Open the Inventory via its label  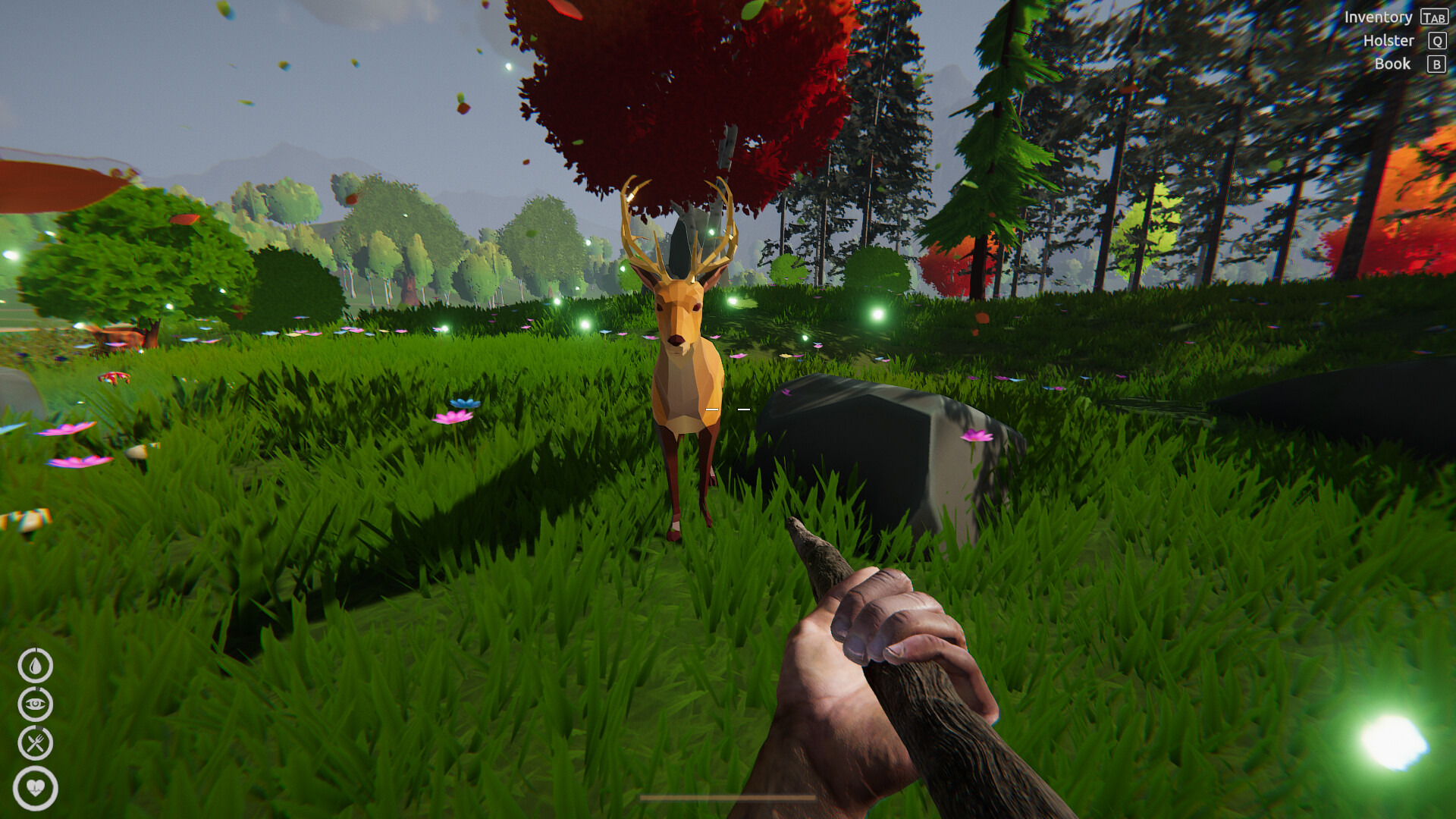click(1379, 17)
